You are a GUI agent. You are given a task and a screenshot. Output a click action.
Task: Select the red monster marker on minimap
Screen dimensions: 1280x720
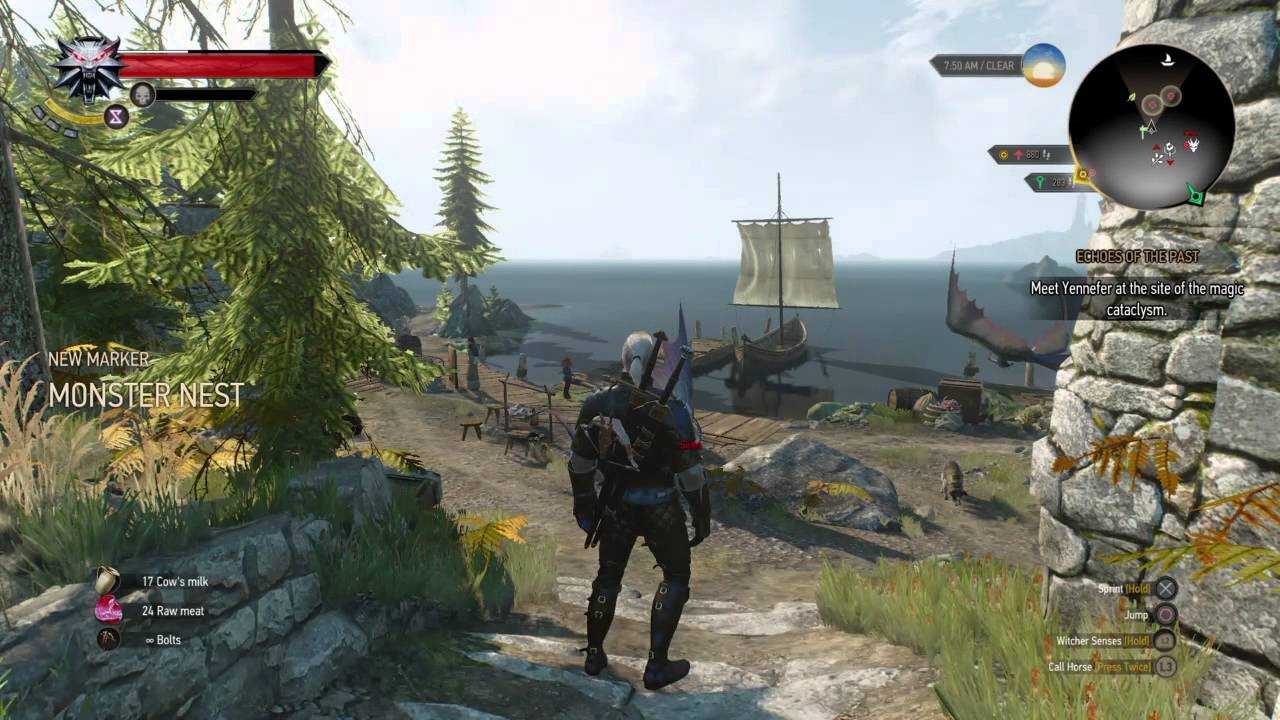pos(1192,145)
